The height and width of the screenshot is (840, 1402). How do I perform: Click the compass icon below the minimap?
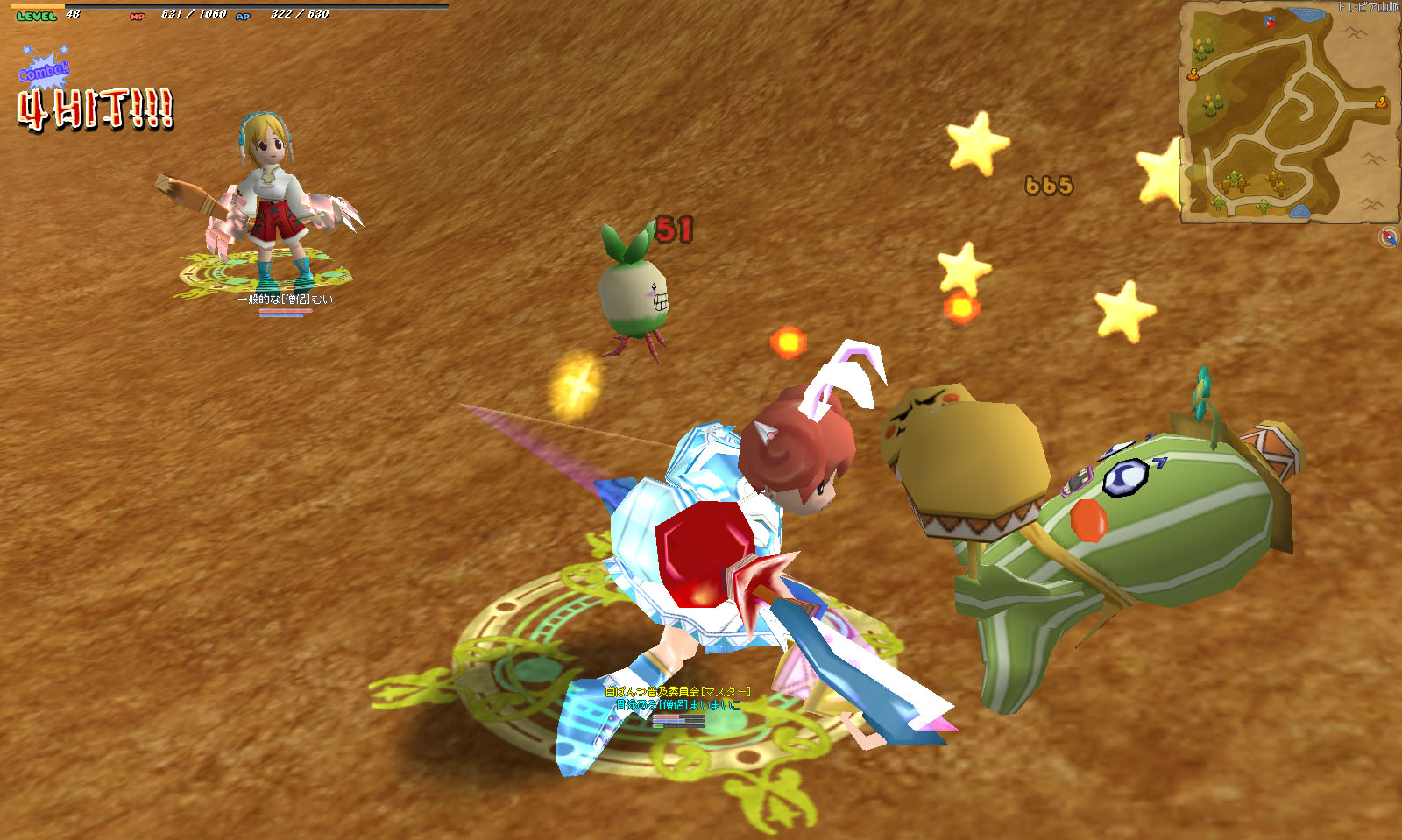pyautogui.click(x=1388, y=236)
